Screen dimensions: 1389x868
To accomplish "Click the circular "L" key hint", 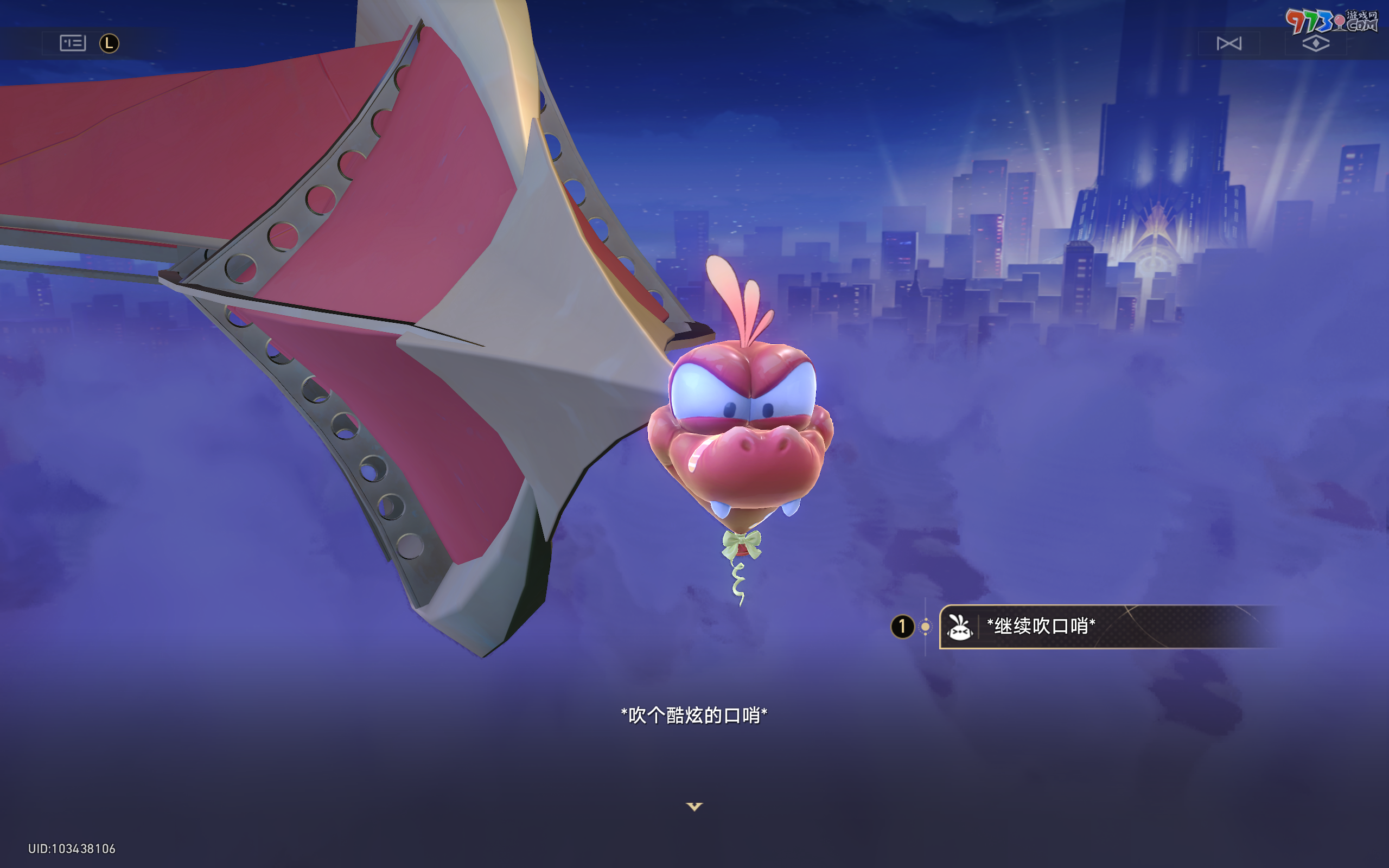I will click(x=110, y=42).
